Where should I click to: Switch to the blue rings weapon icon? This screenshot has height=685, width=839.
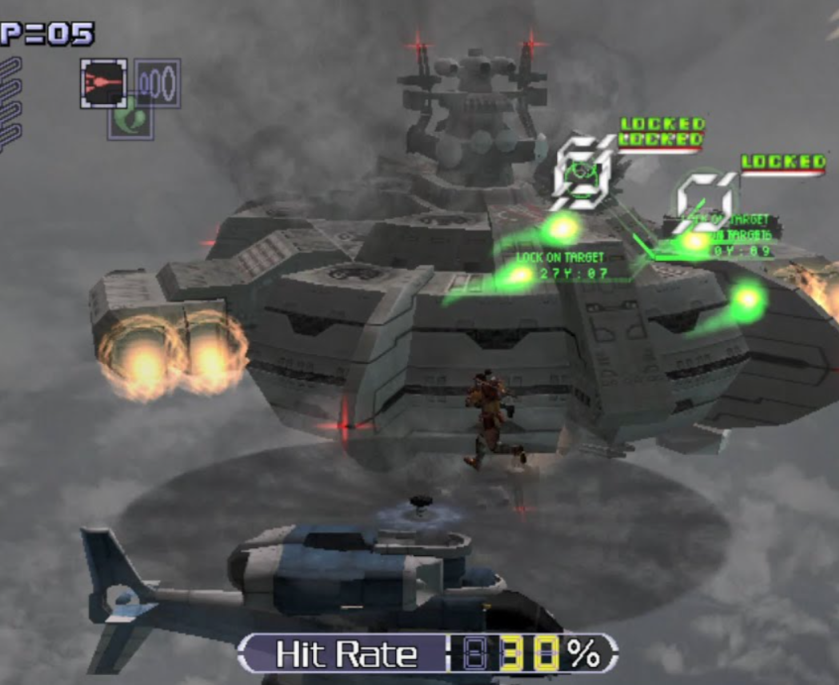pyautogui.click(x=158, y=83)
